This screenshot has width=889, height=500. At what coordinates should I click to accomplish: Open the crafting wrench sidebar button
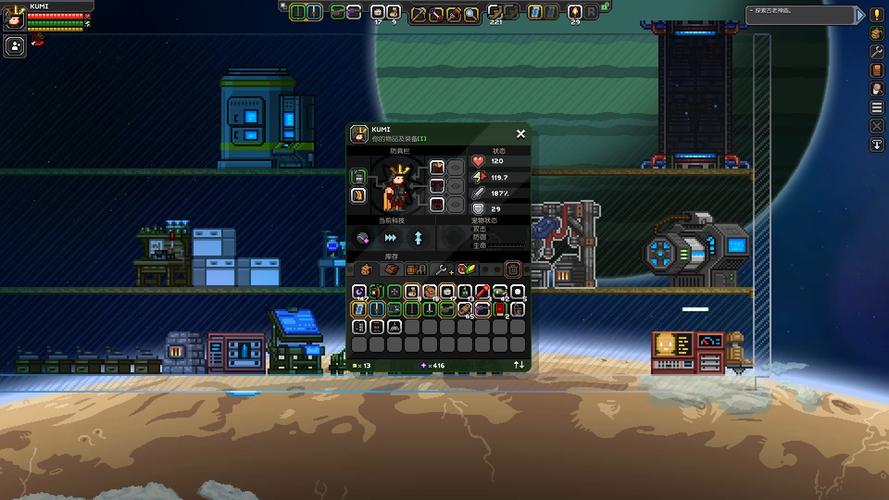tap(877, 51)
